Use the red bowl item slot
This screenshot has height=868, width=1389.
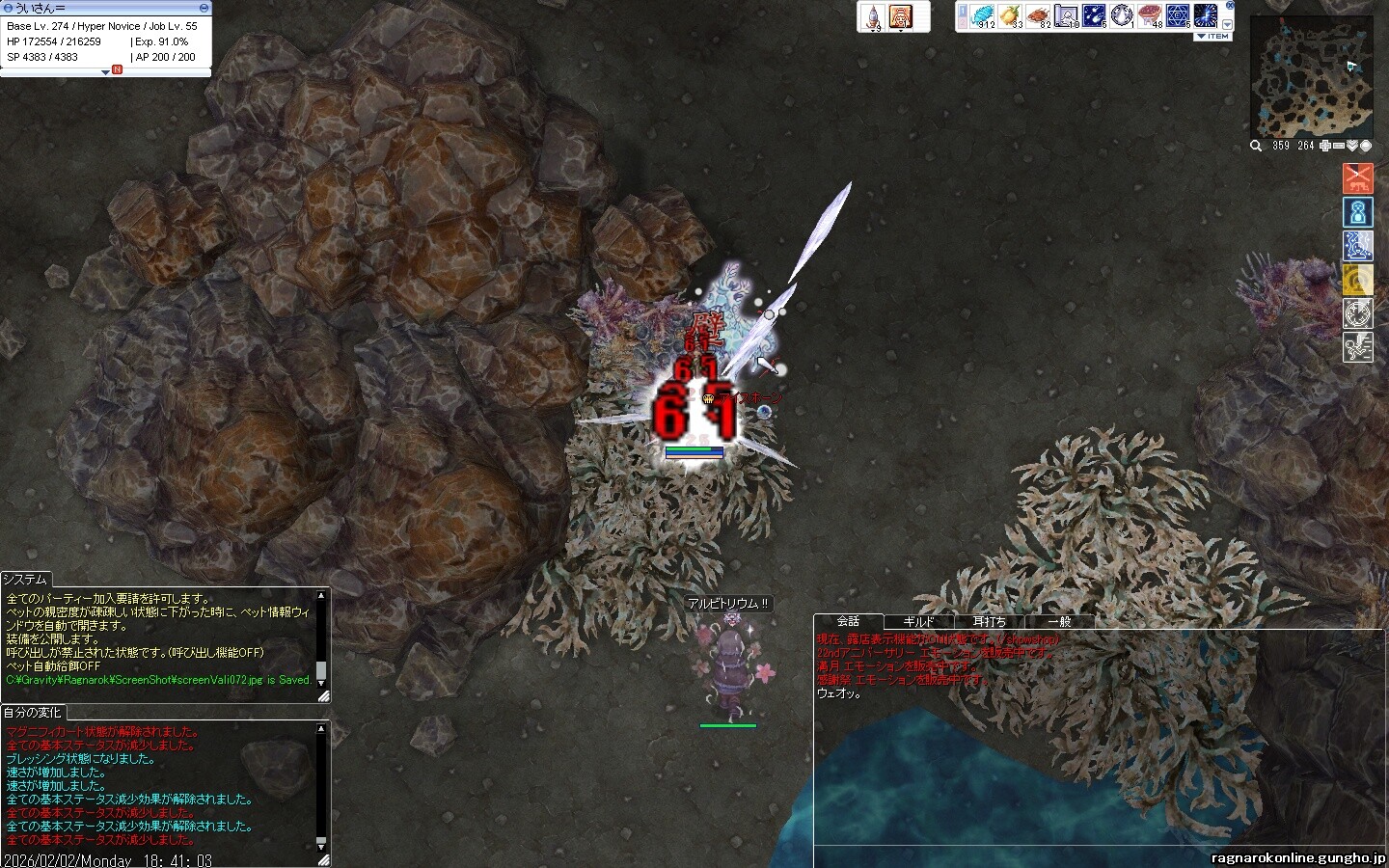1150,15
